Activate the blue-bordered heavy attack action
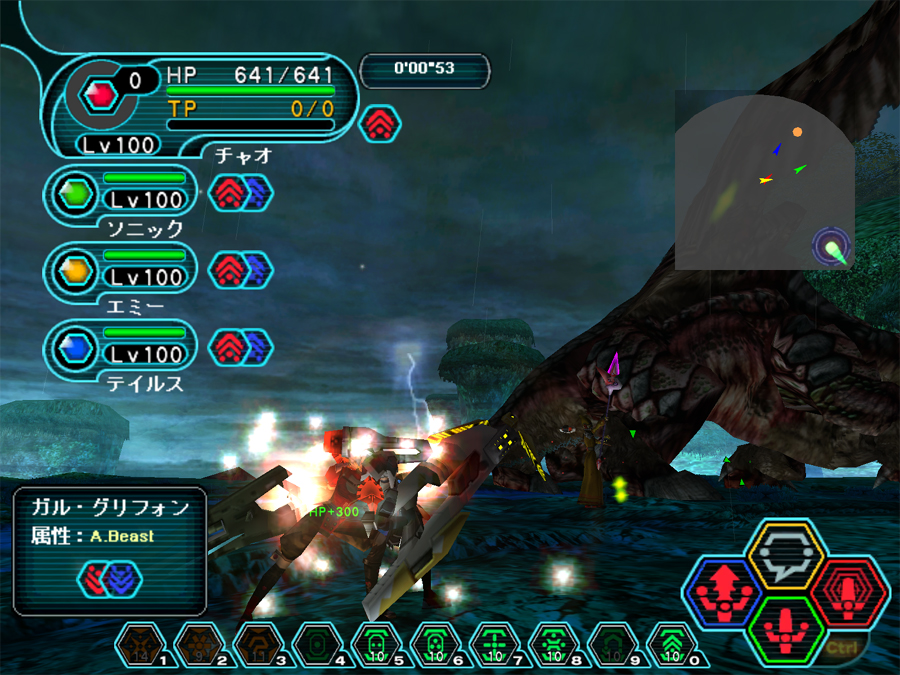The image size is (900, 675). 723,592
